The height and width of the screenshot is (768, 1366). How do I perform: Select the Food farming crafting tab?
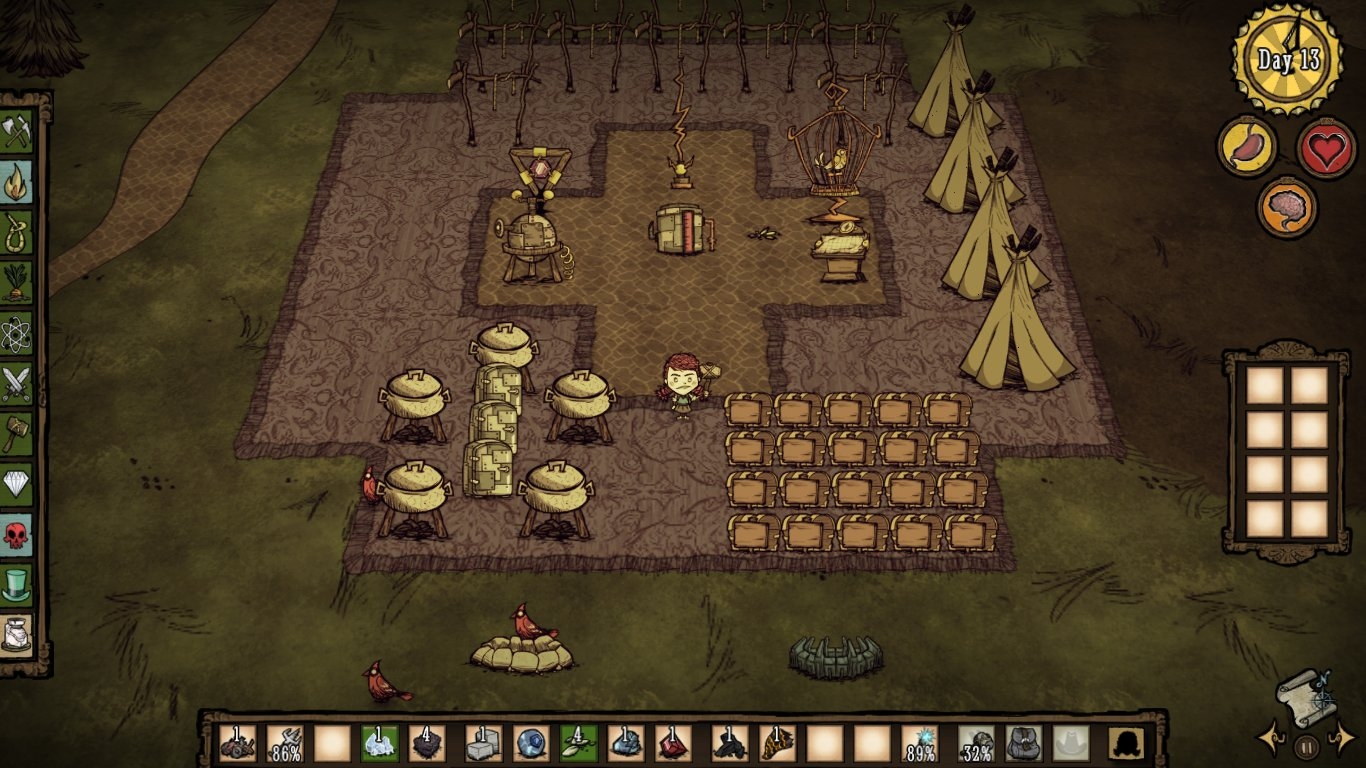pos(17,283)
